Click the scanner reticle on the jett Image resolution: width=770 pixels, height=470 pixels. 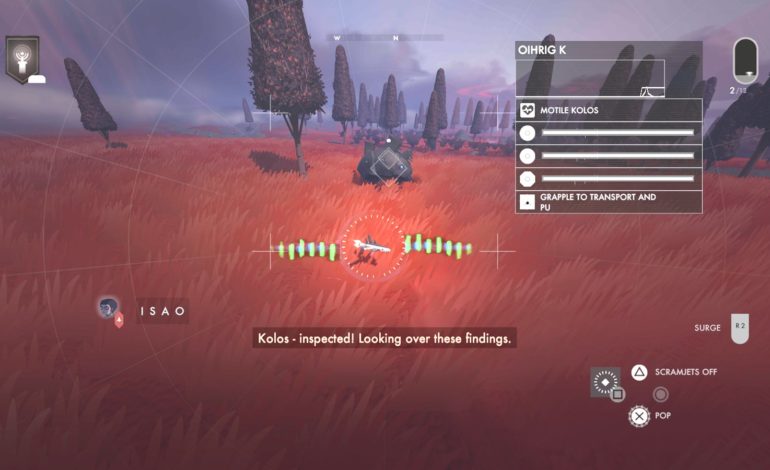[373, 246]
